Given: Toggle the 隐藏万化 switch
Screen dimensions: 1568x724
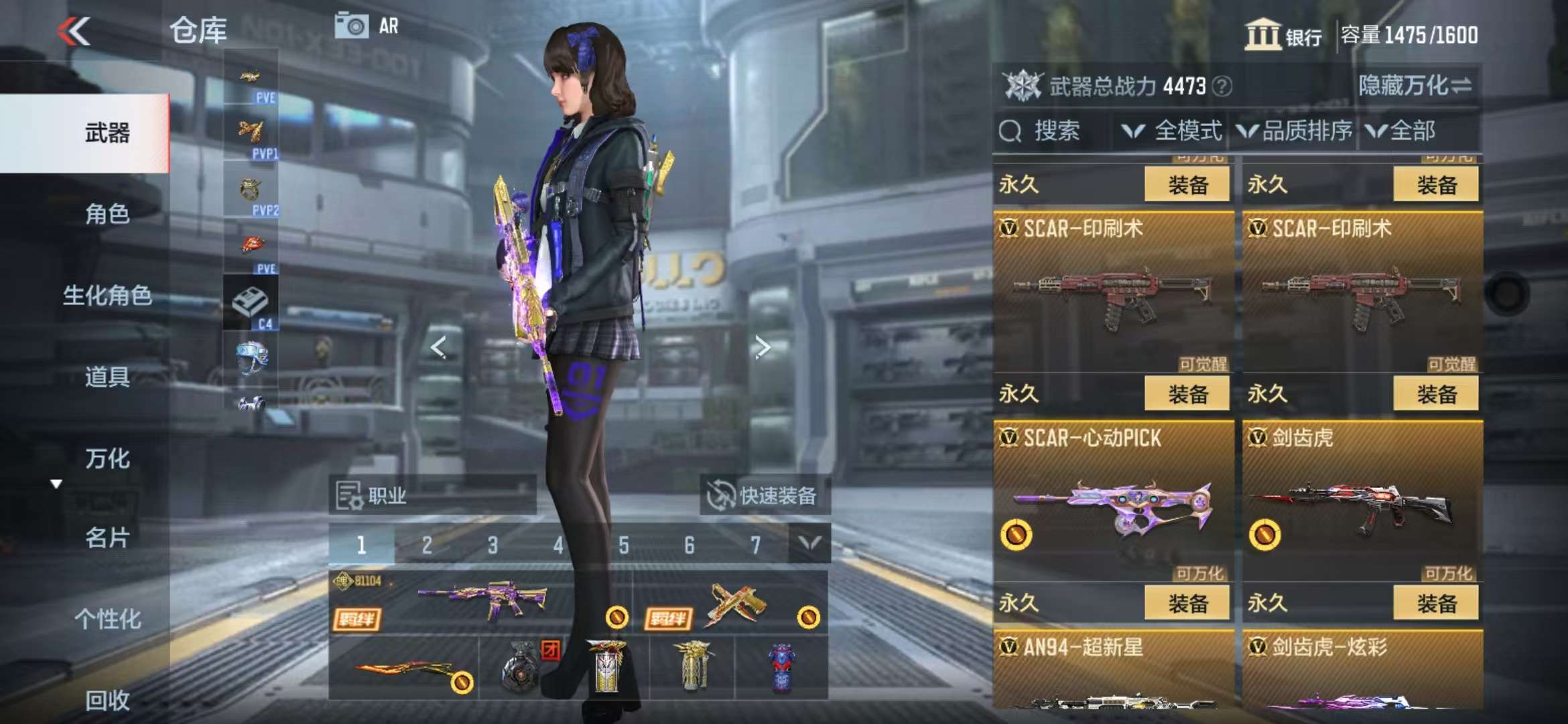Looking at the screenshot, I should click(x=1415, y=86).
